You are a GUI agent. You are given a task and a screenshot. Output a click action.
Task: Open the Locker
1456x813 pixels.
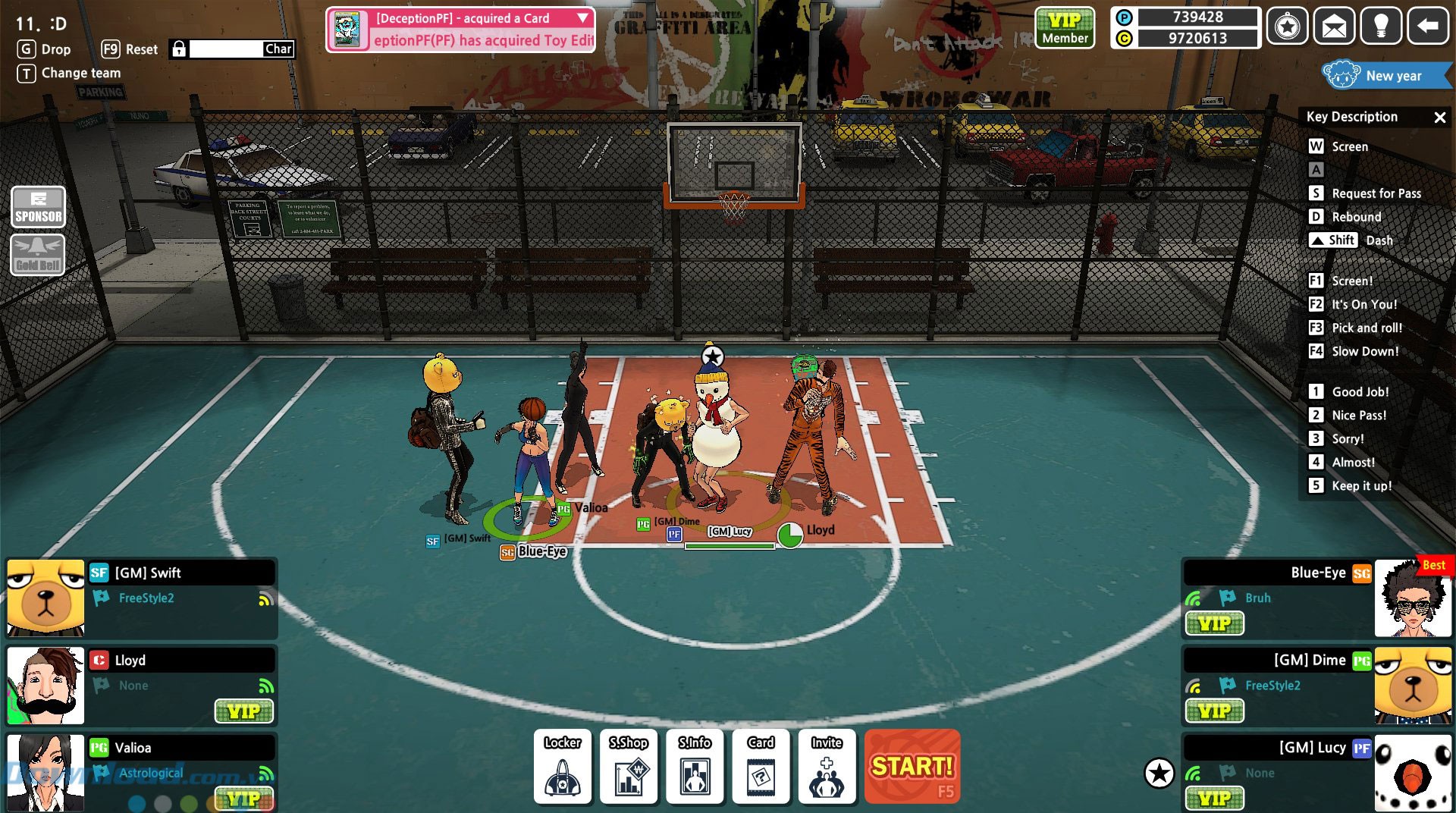(x=562, y=766)
